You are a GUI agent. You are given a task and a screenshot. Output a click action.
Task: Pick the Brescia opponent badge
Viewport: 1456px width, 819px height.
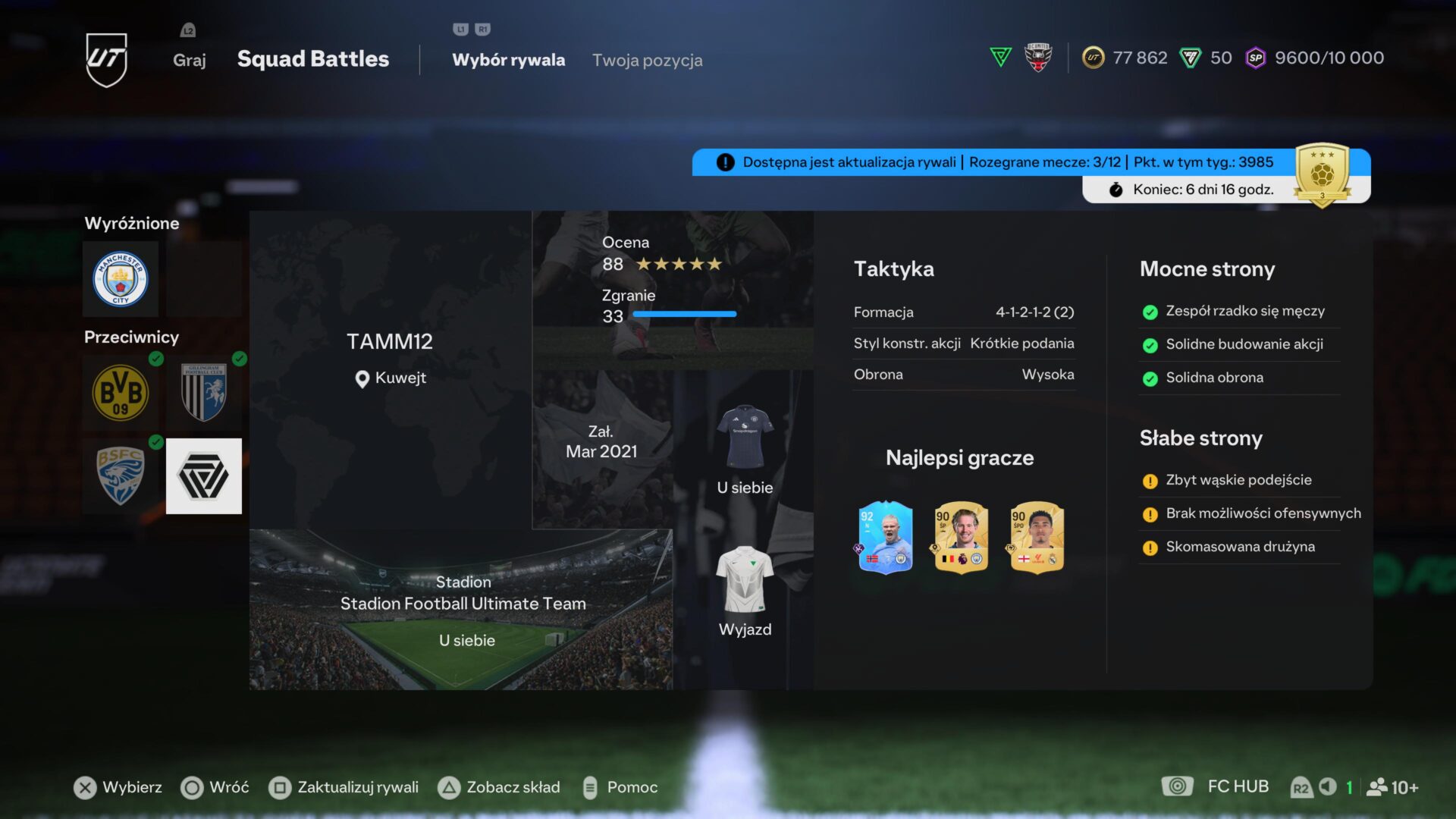click(x=121, y=476)
